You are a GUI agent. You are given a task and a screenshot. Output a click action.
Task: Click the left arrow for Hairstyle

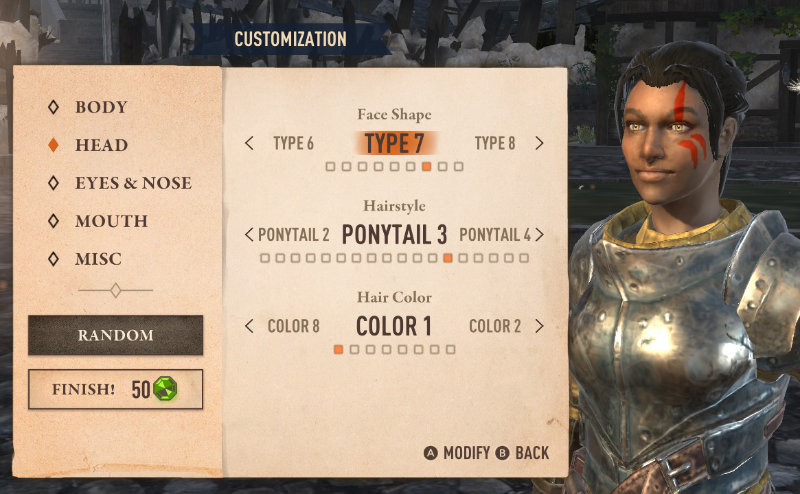(249, 235)
